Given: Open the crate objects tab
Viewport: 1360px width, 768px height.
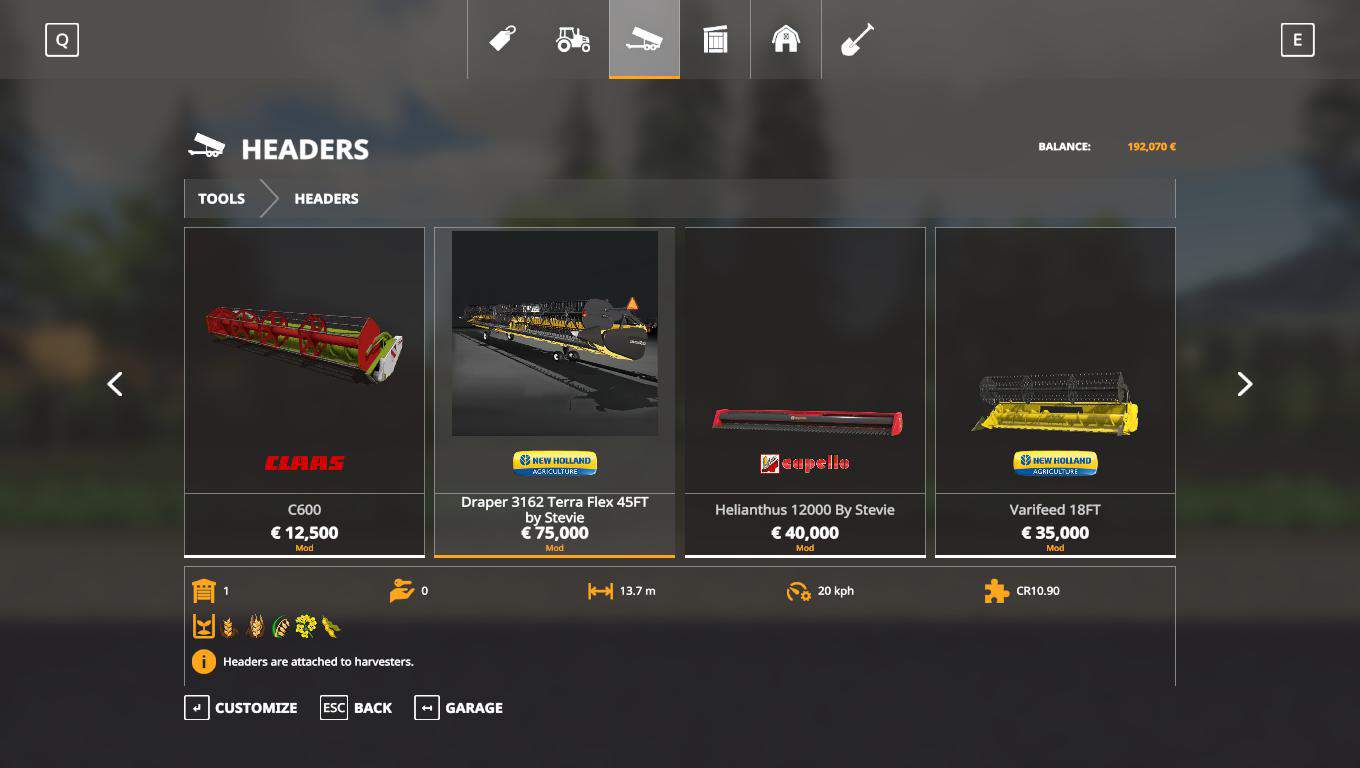Looking at the screenshot, I should pyautogui.click(x=715, y=40).
